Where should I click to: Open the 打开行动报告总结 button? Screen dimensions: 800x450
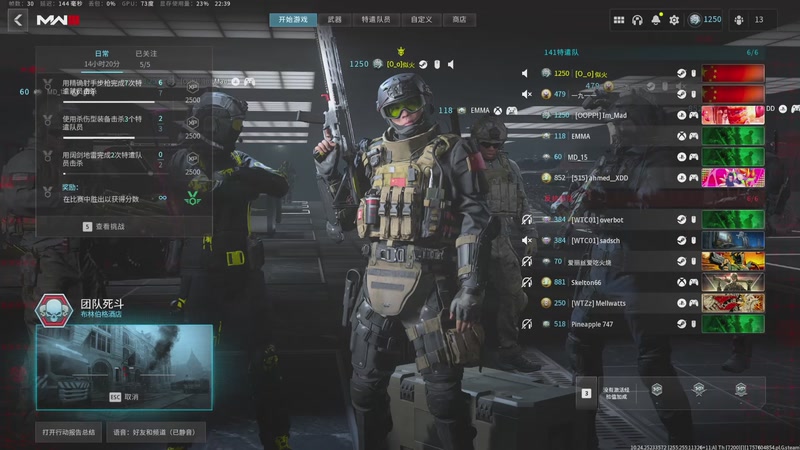[x=68, y=433]
